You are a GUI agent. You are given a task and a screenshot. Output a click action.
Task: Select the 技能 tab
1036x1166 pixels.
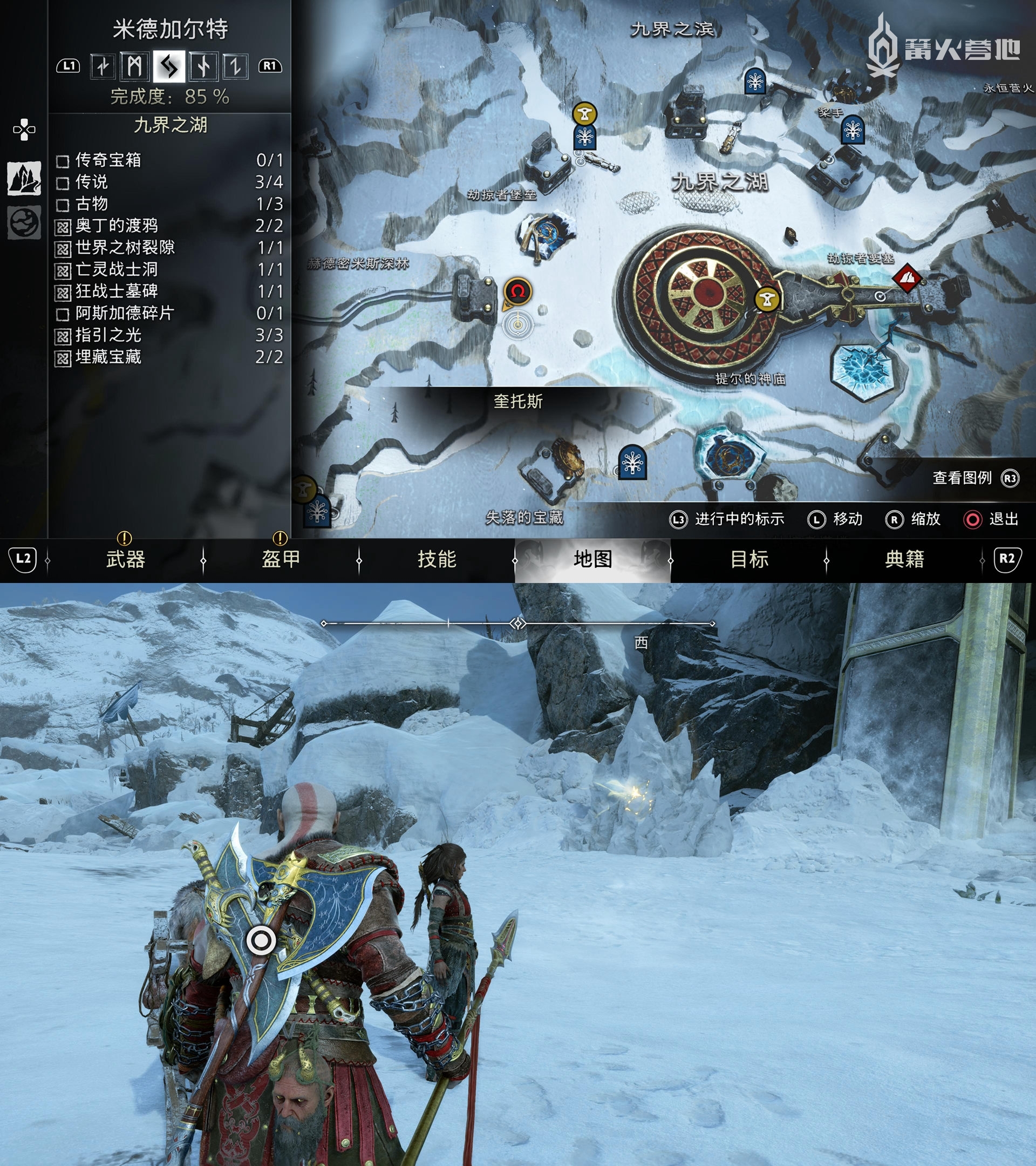coord(437,559)
